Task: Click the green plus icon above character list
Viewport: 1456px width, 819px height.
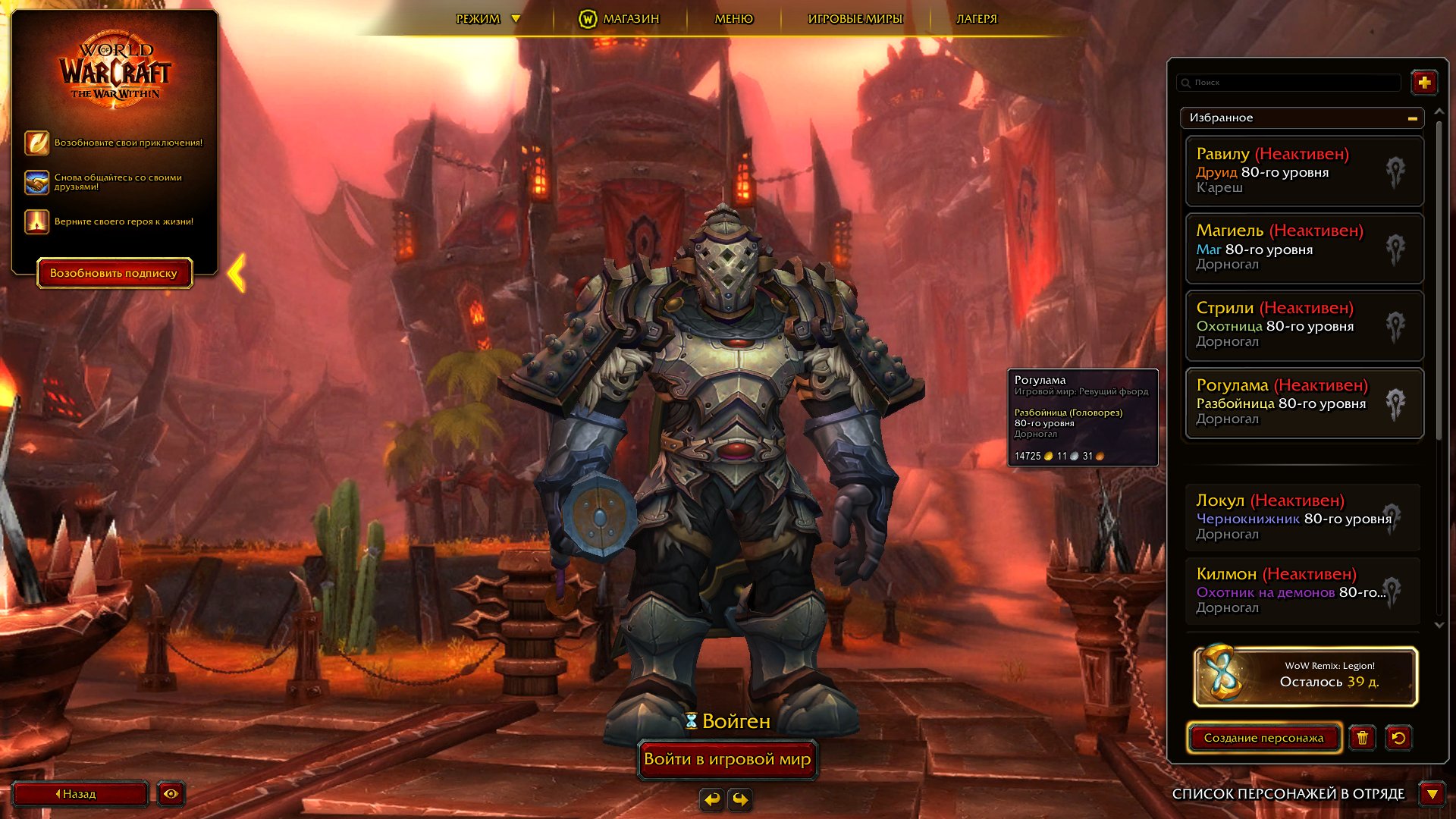Action: pos(1425,82)
